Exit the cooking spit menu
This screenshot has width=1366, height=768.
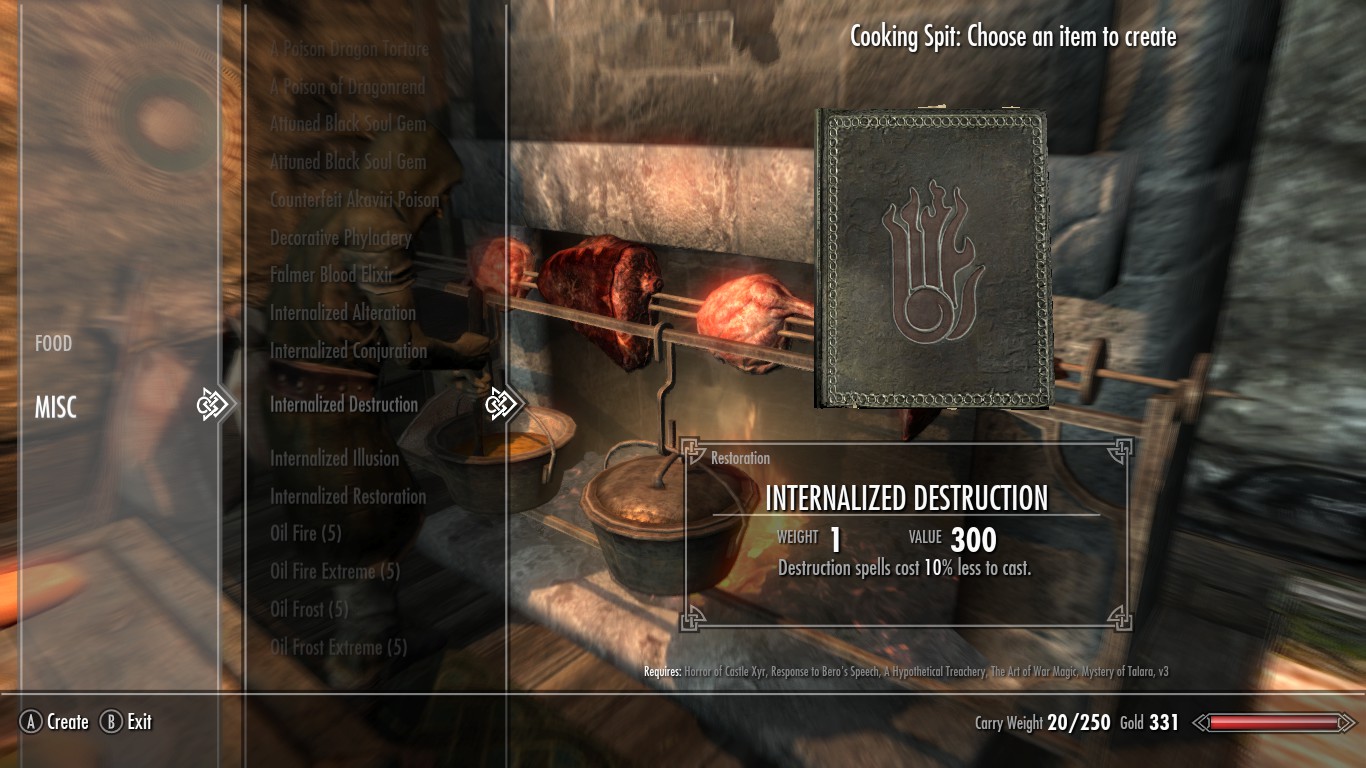(127, 722)
